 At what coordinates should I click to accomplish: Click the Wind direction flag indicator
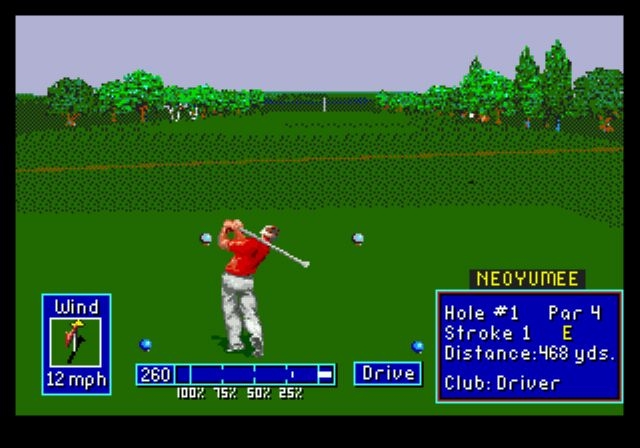(x=76, y=342)
